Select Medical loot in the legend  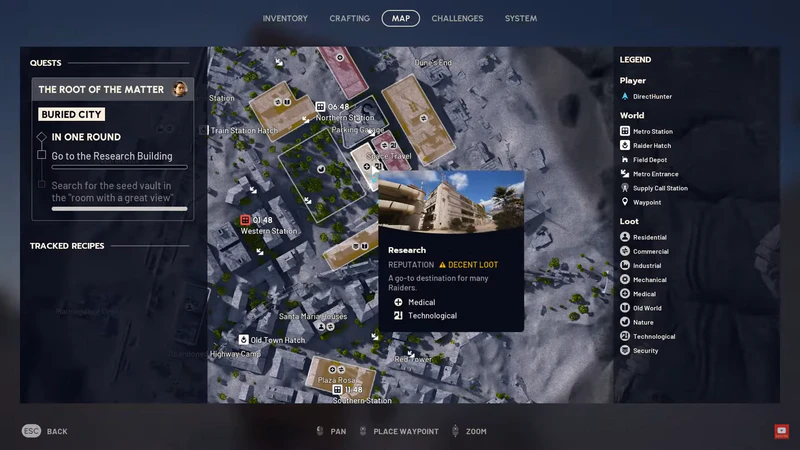[x=644, y=294]
